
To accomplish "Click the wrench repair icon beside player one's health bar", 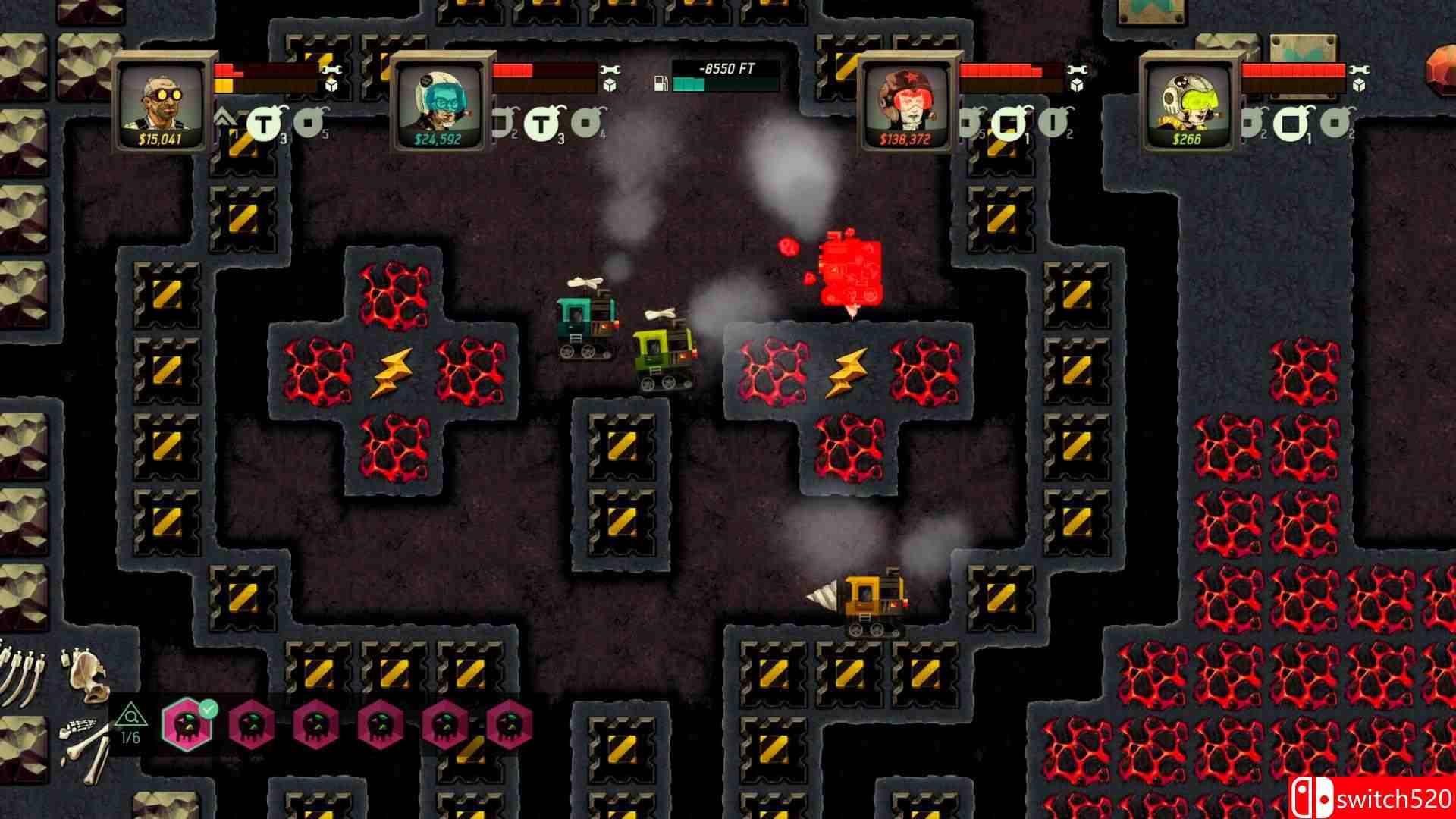I will pyautogui.click(x=331, y=70).
